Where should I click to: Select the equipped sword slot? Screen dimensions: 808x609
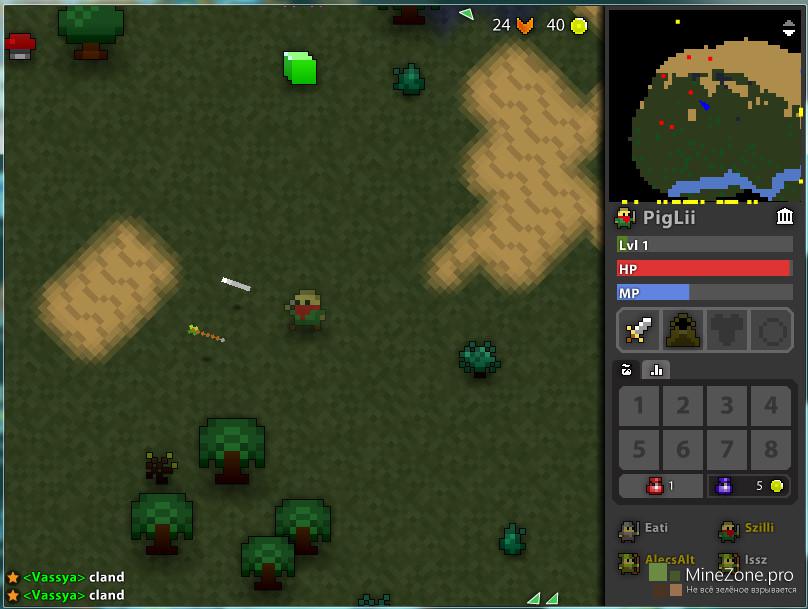638,330
